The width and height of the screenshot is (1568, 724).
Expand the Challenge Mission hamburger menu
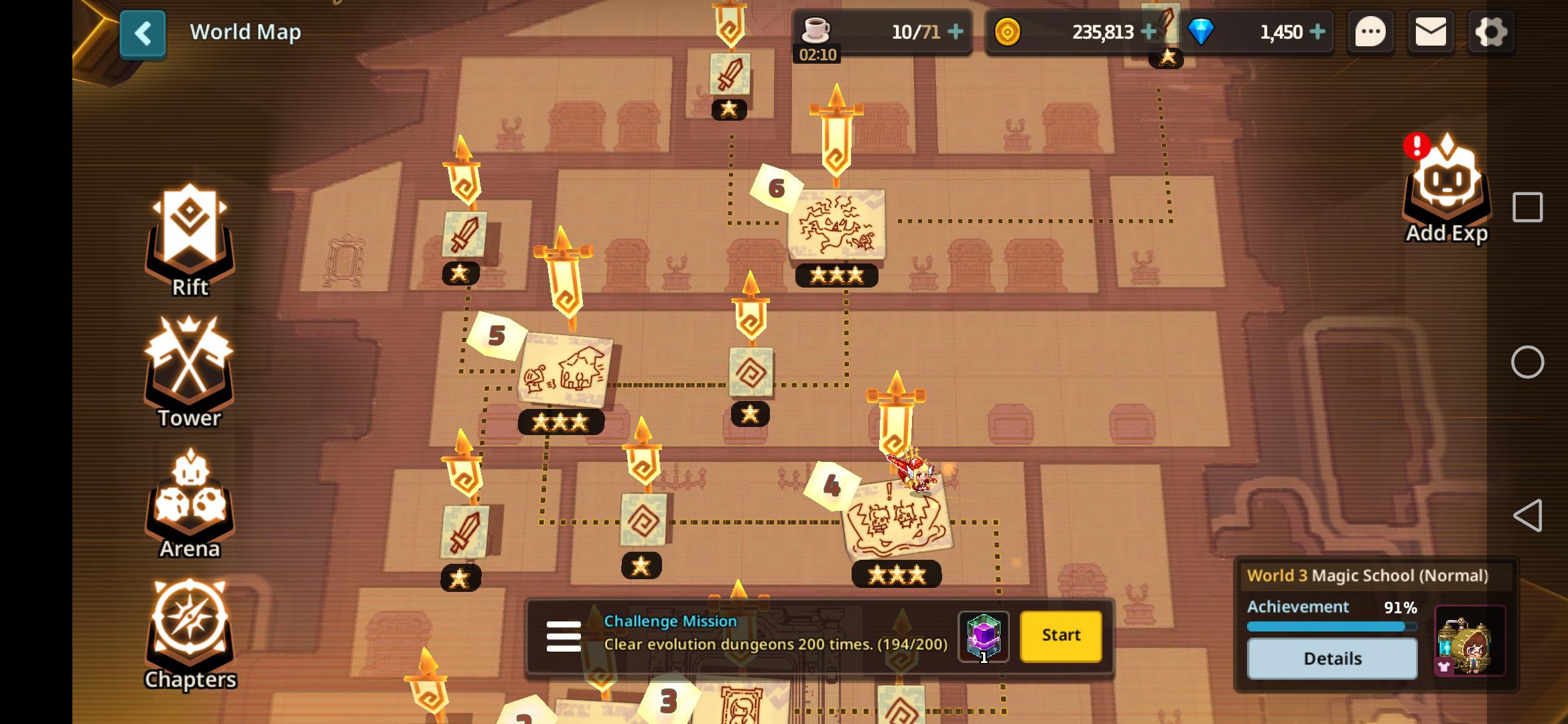(x=565, y=636)
